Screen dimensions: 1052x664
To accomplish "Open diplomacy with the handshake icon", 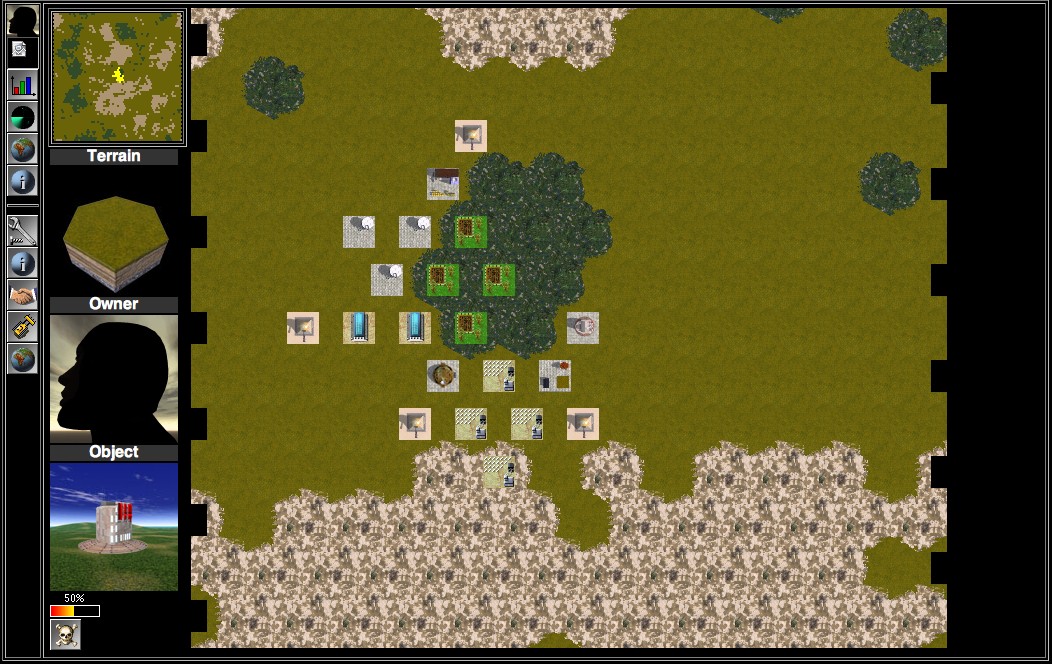I will pyautogui.click(x=22, y=295).
